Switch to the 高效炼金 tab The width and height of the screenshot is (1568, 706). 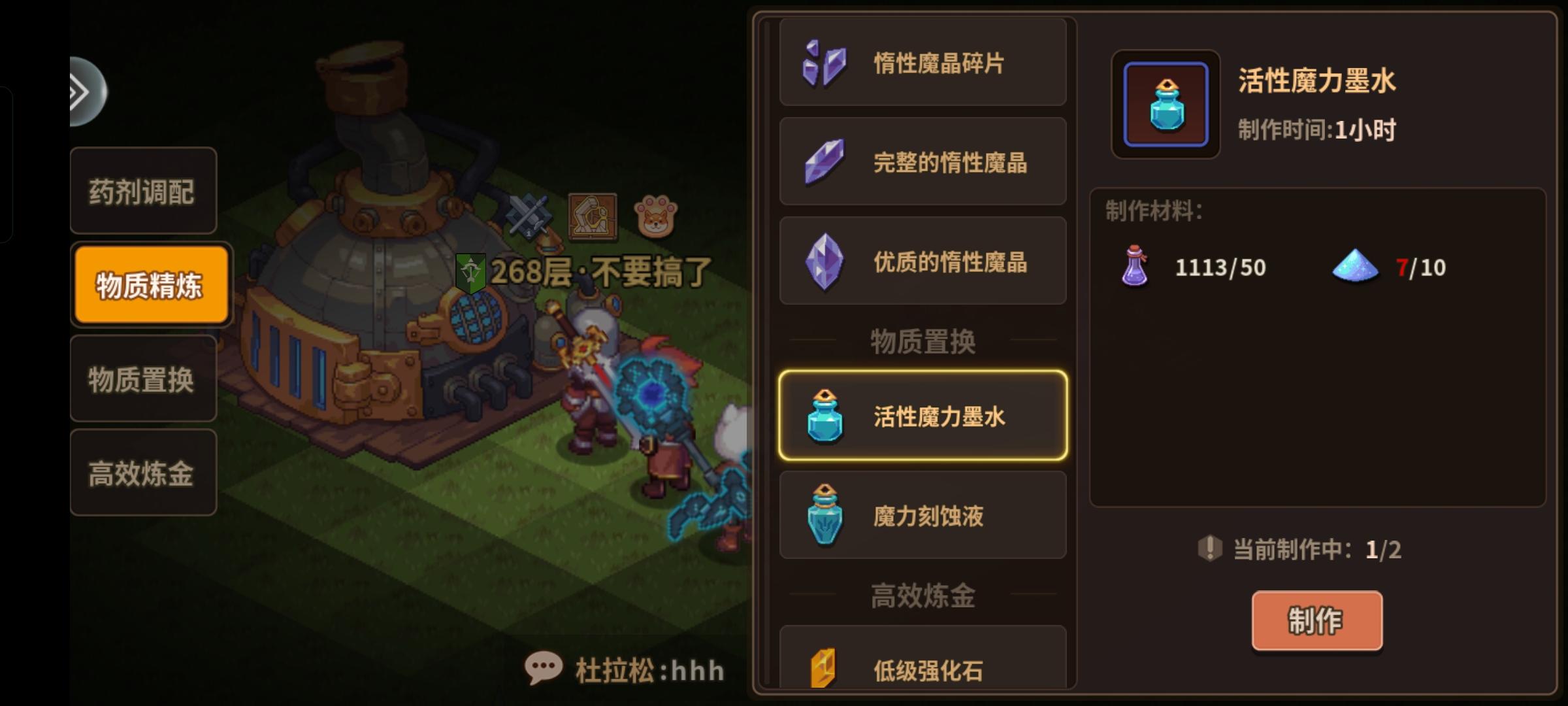pyautogui.click(x=143, y=473)
